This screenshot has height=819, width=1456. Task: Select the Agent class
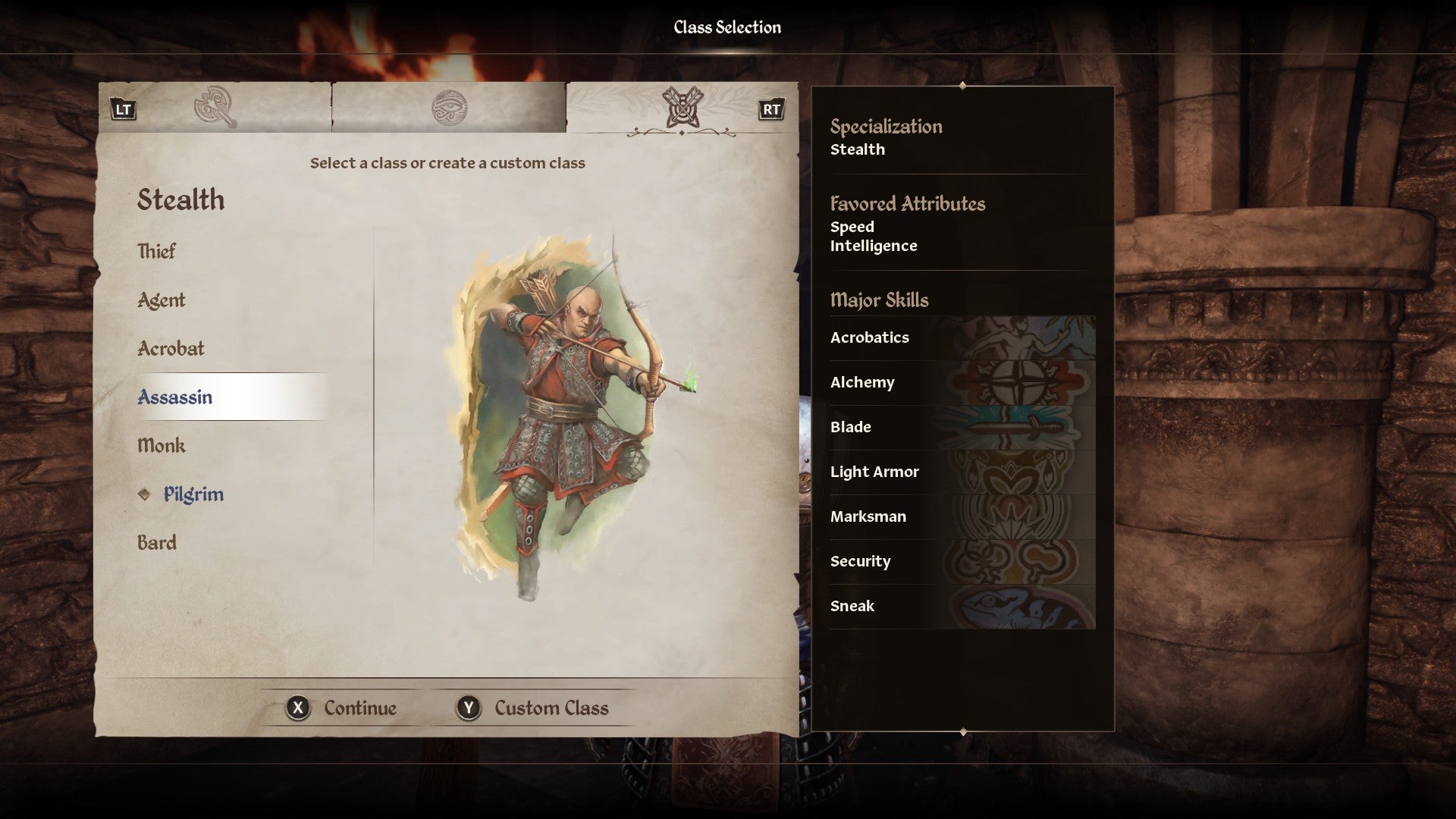click(x=161, y=300)
